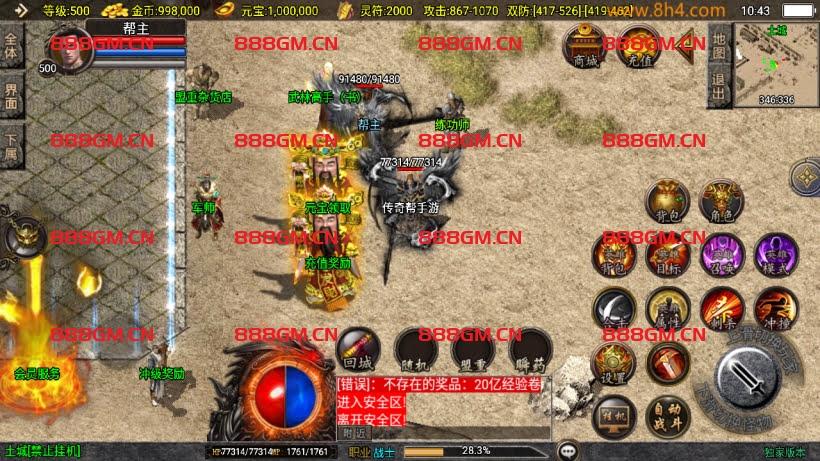The image size is (820, 461).
Task: Click the 地图 map button
Action: [x=718, y=46]
